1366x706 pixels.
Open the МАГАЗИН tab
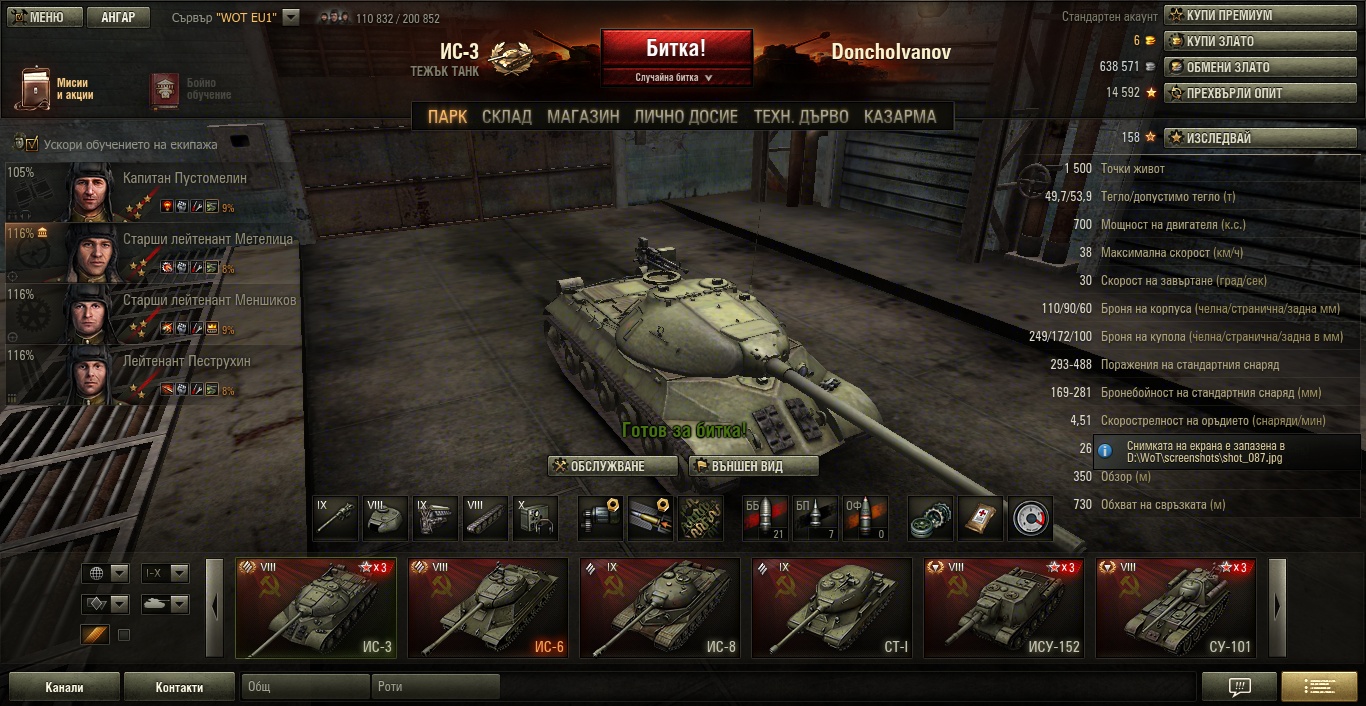click(583, 116)
